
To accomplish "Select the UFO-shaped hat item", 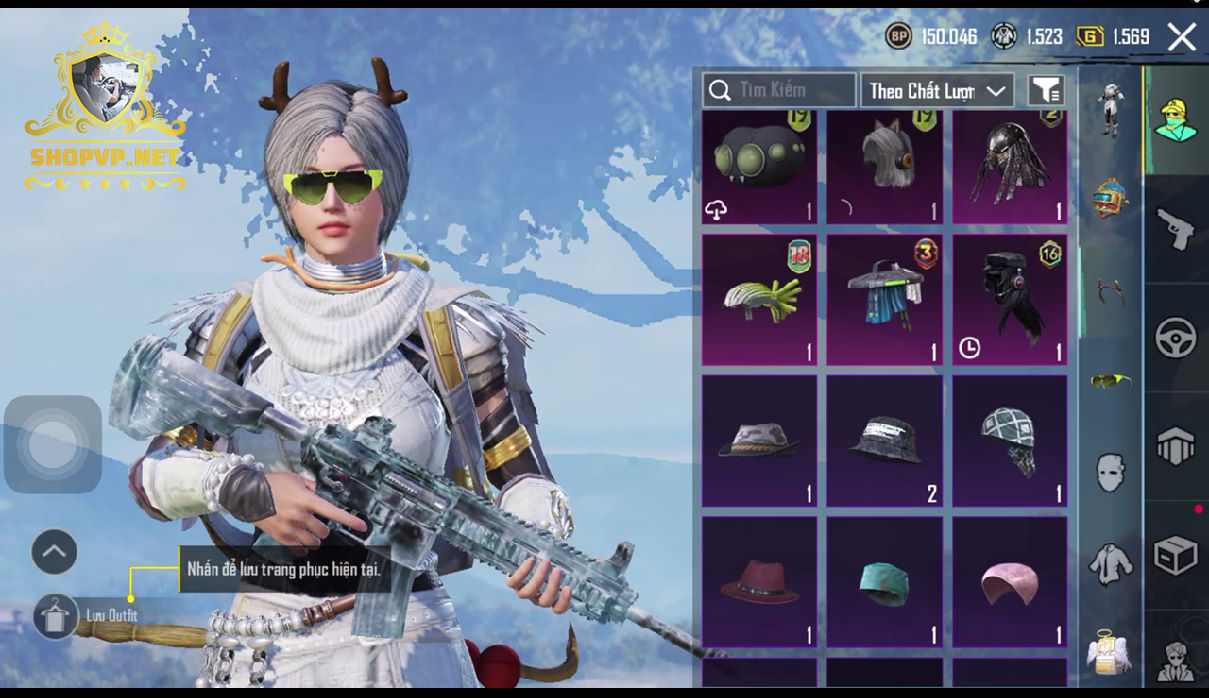I will [x=884, y=300].
